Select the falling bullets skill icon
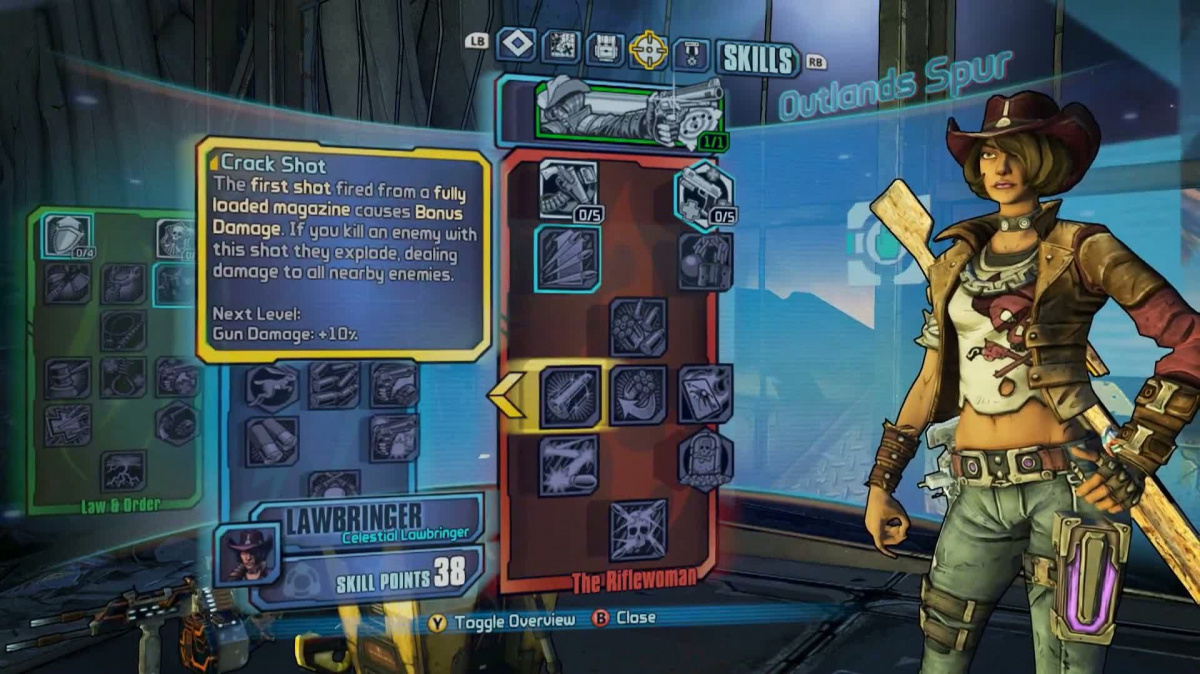 point(568,258)
